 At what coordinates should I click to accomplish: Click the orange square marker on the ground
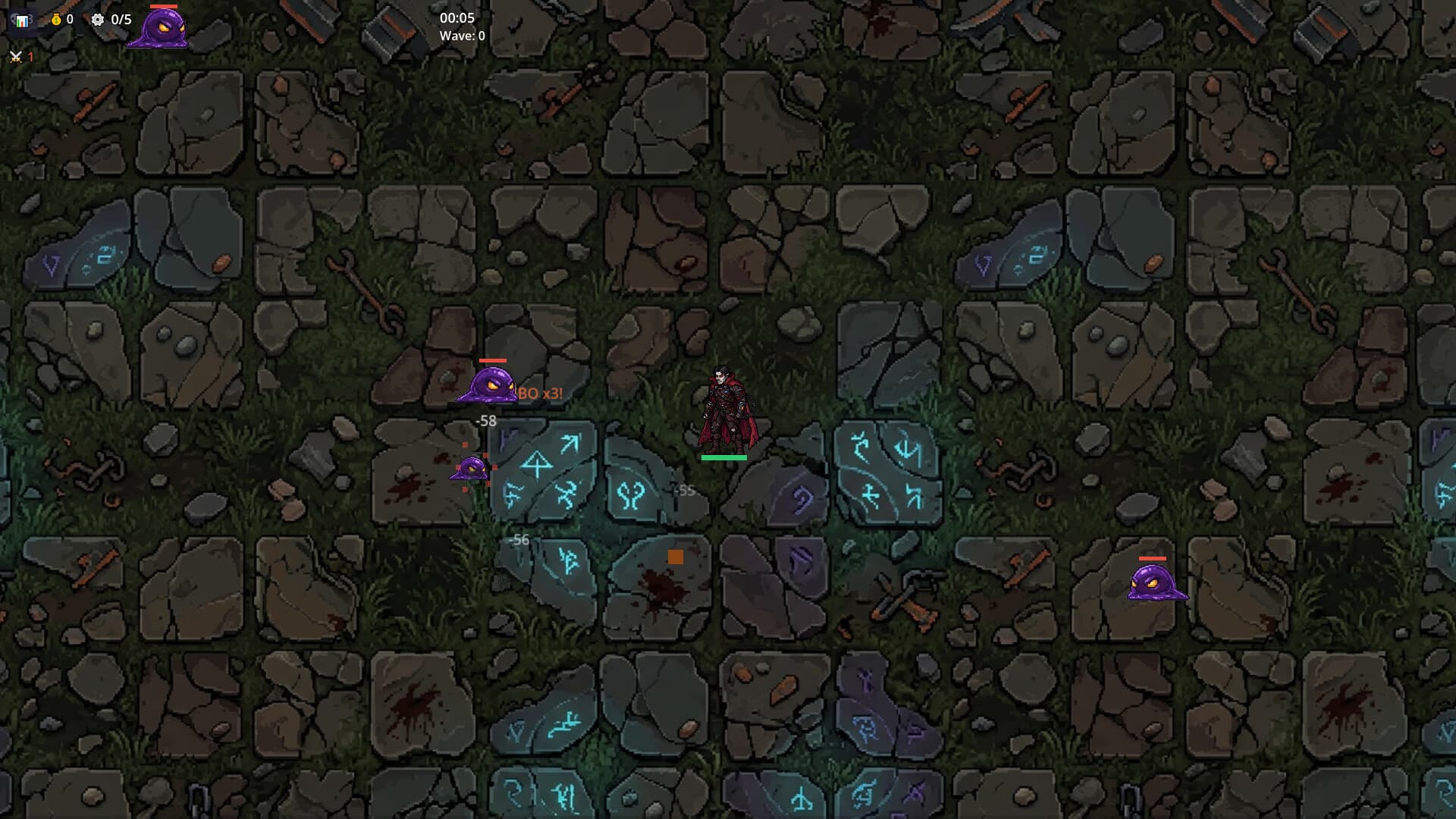click(677, 557)
